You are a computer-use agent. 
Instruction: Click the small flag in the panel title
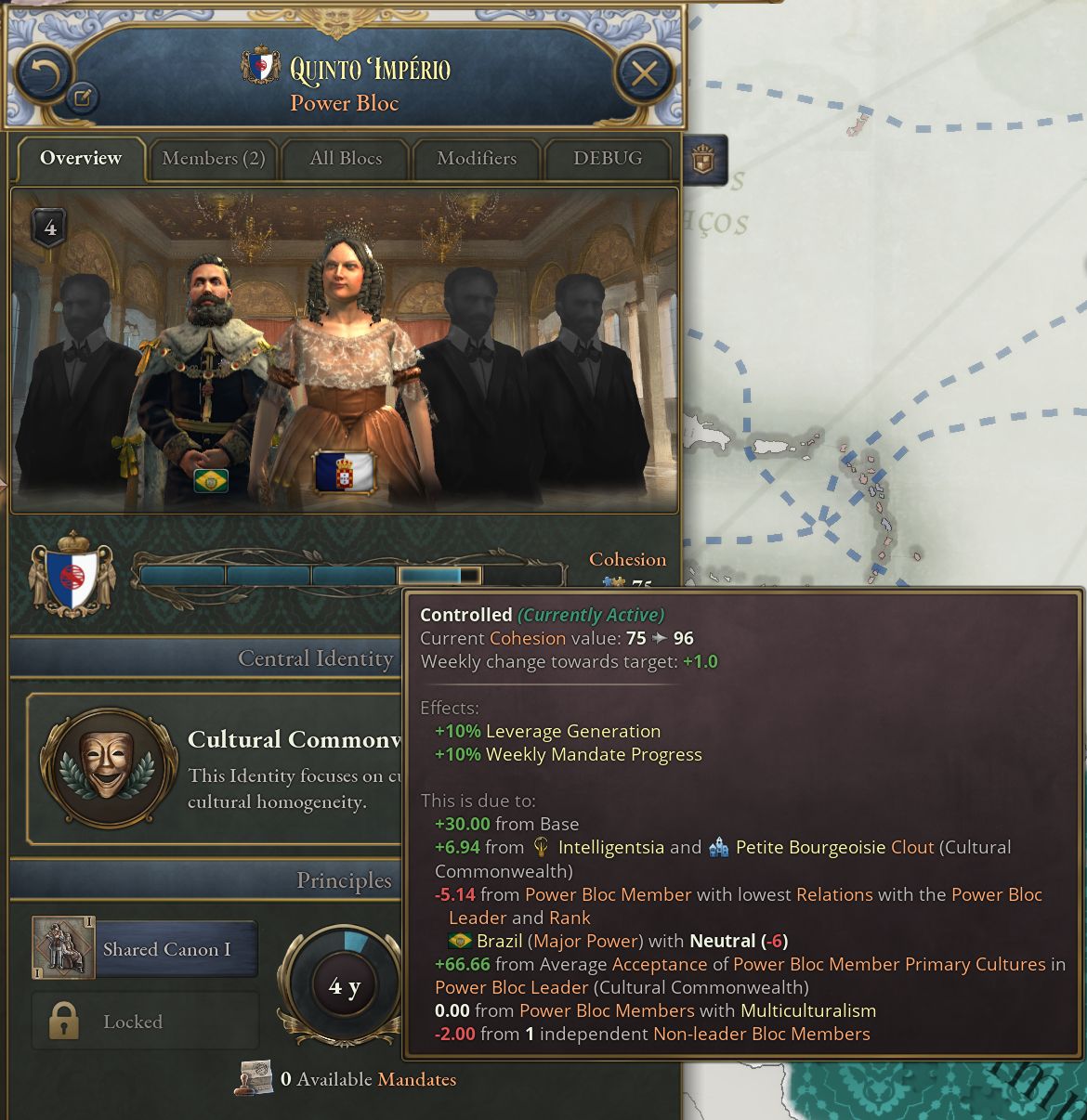[x=260, y=65]
